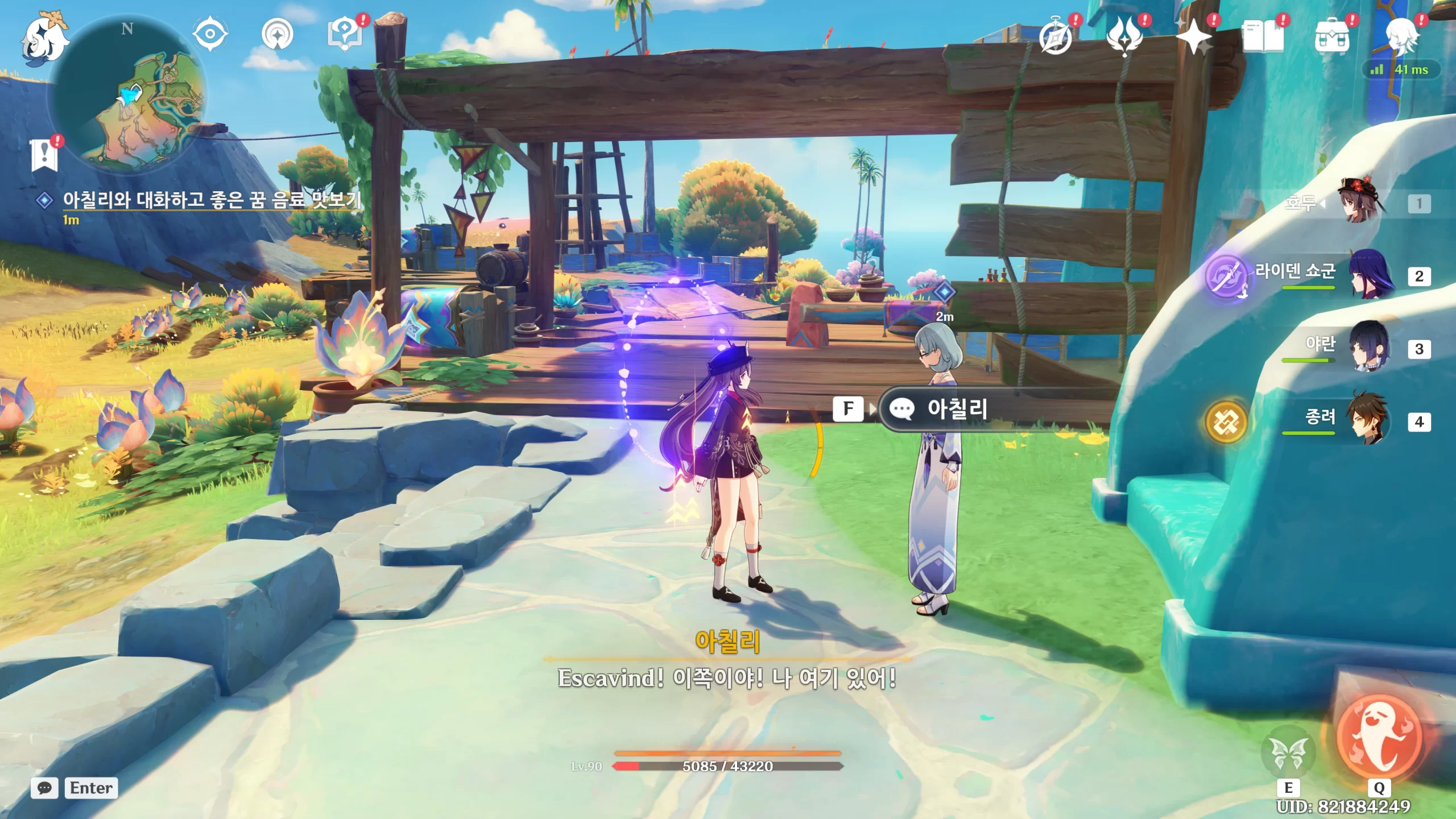Open the character screen icon

(x=1400, y=38)
